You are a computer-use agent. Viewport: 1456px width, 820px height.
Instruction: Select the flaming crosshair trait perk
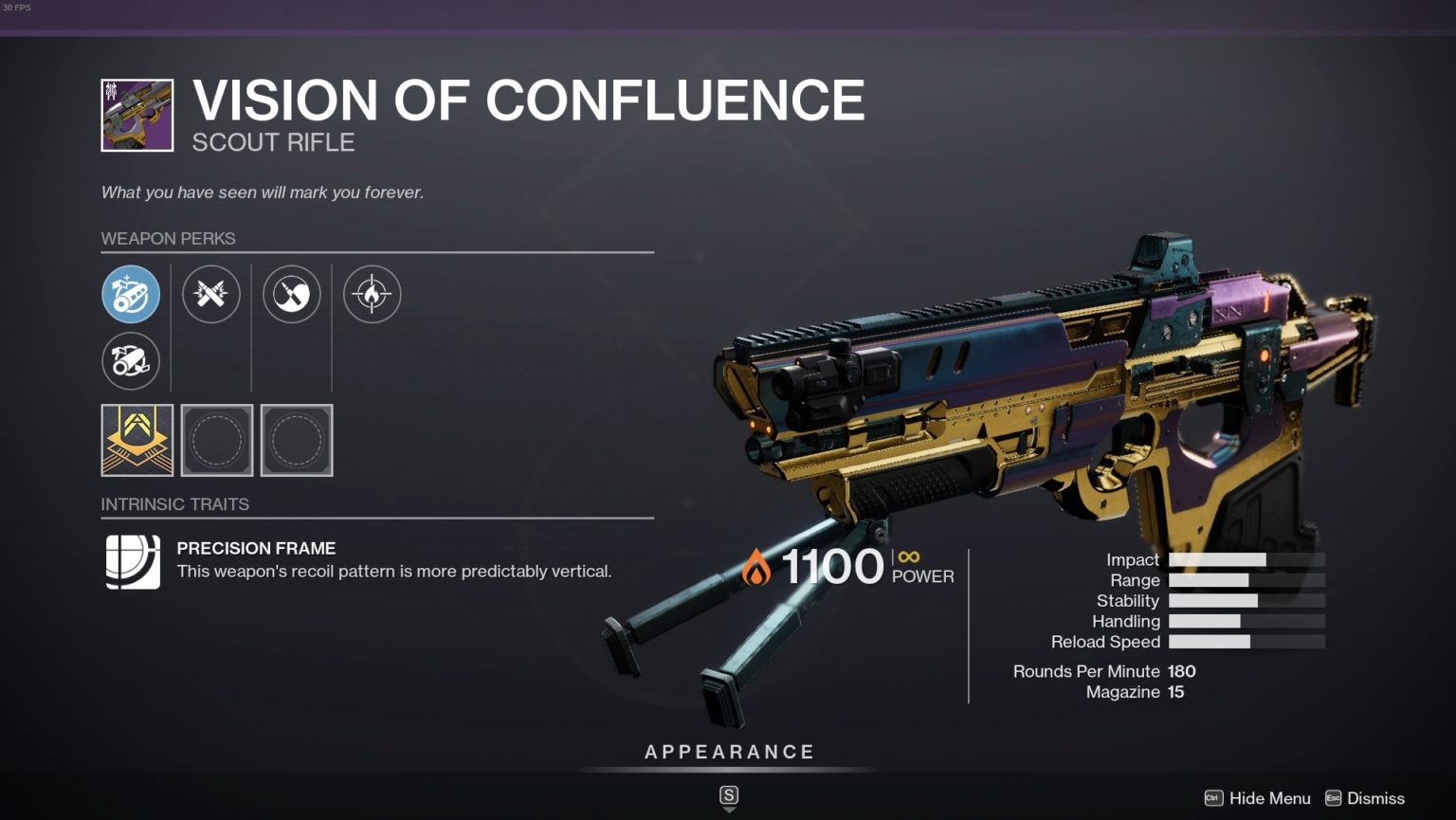(x=373, y=294)
